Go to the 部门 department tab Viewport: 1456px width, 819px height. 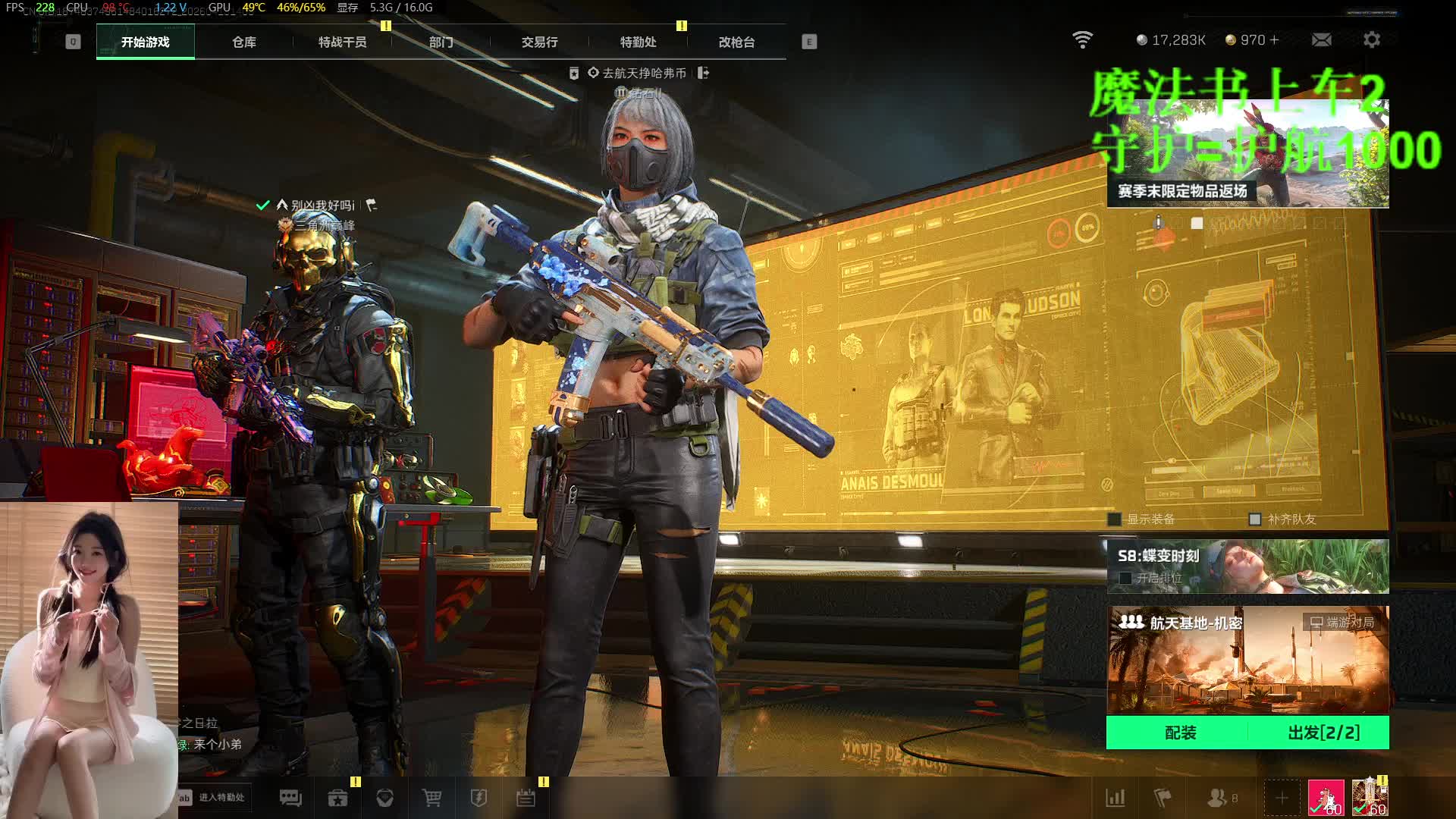click(x=441, y=42)
